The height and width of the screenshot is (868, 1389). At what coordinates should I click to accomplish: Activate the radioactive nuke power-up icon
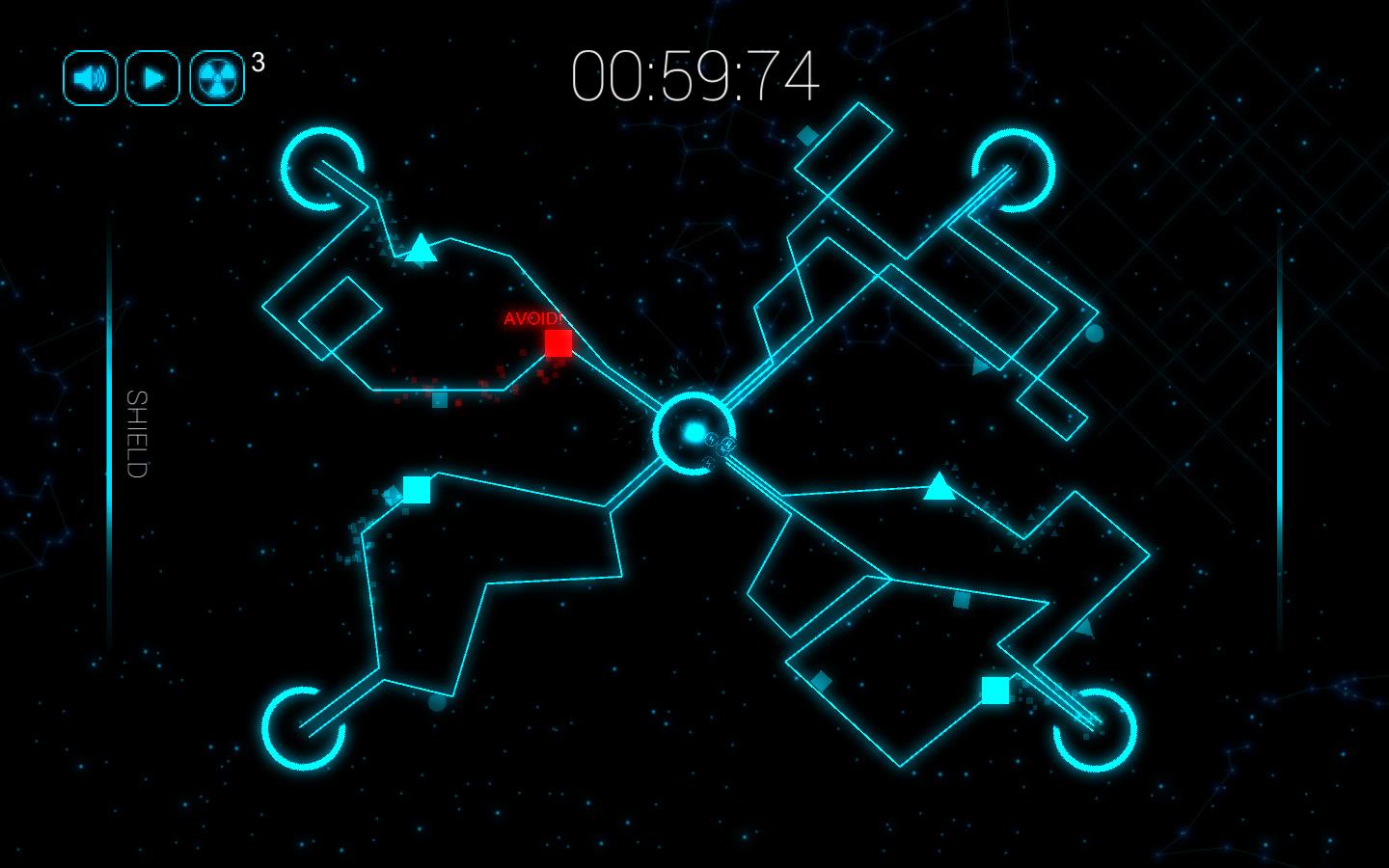216,76
